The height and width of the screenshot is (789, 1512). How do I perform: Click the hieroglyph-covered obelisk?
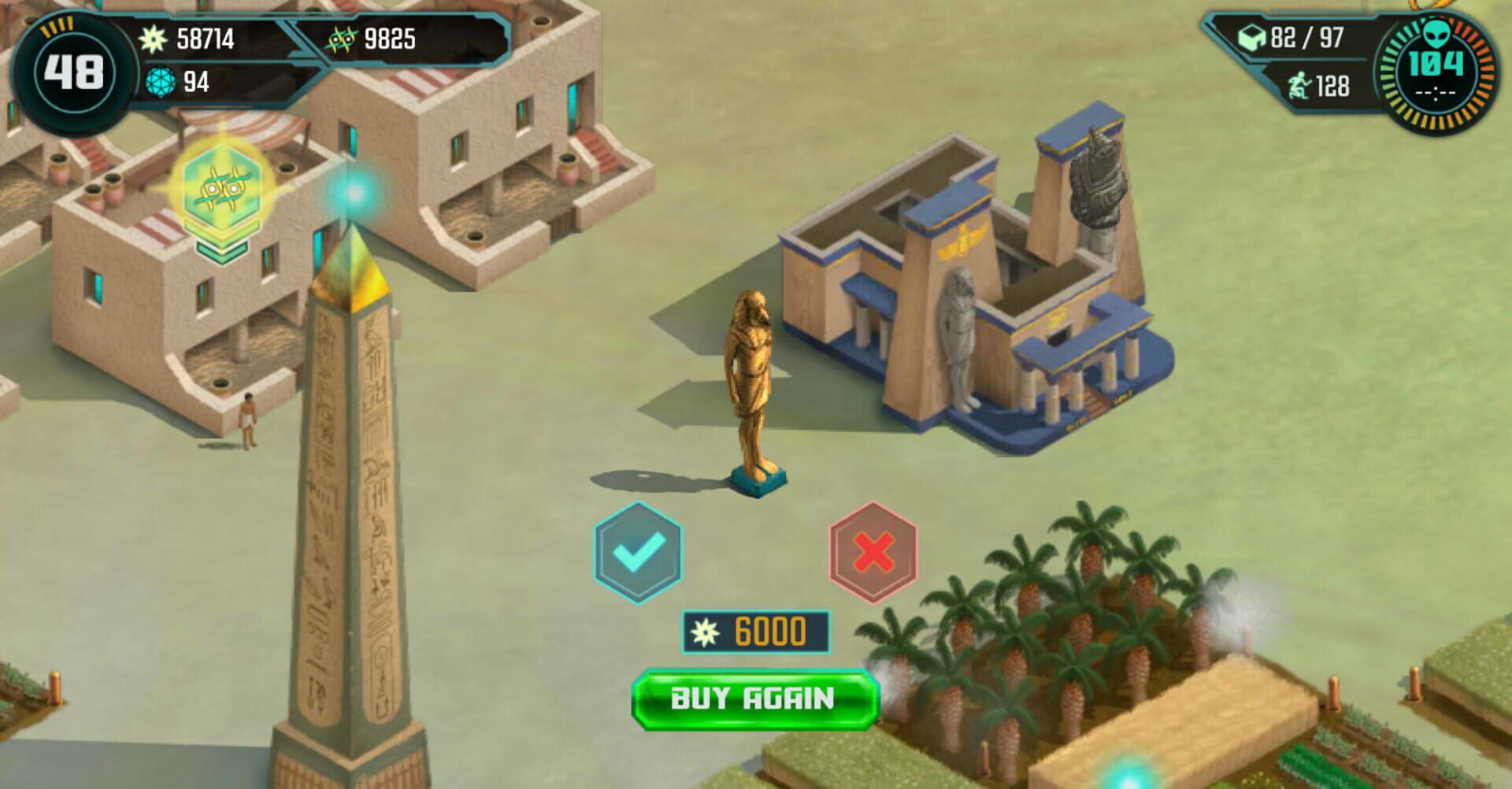tap(346, 512)
